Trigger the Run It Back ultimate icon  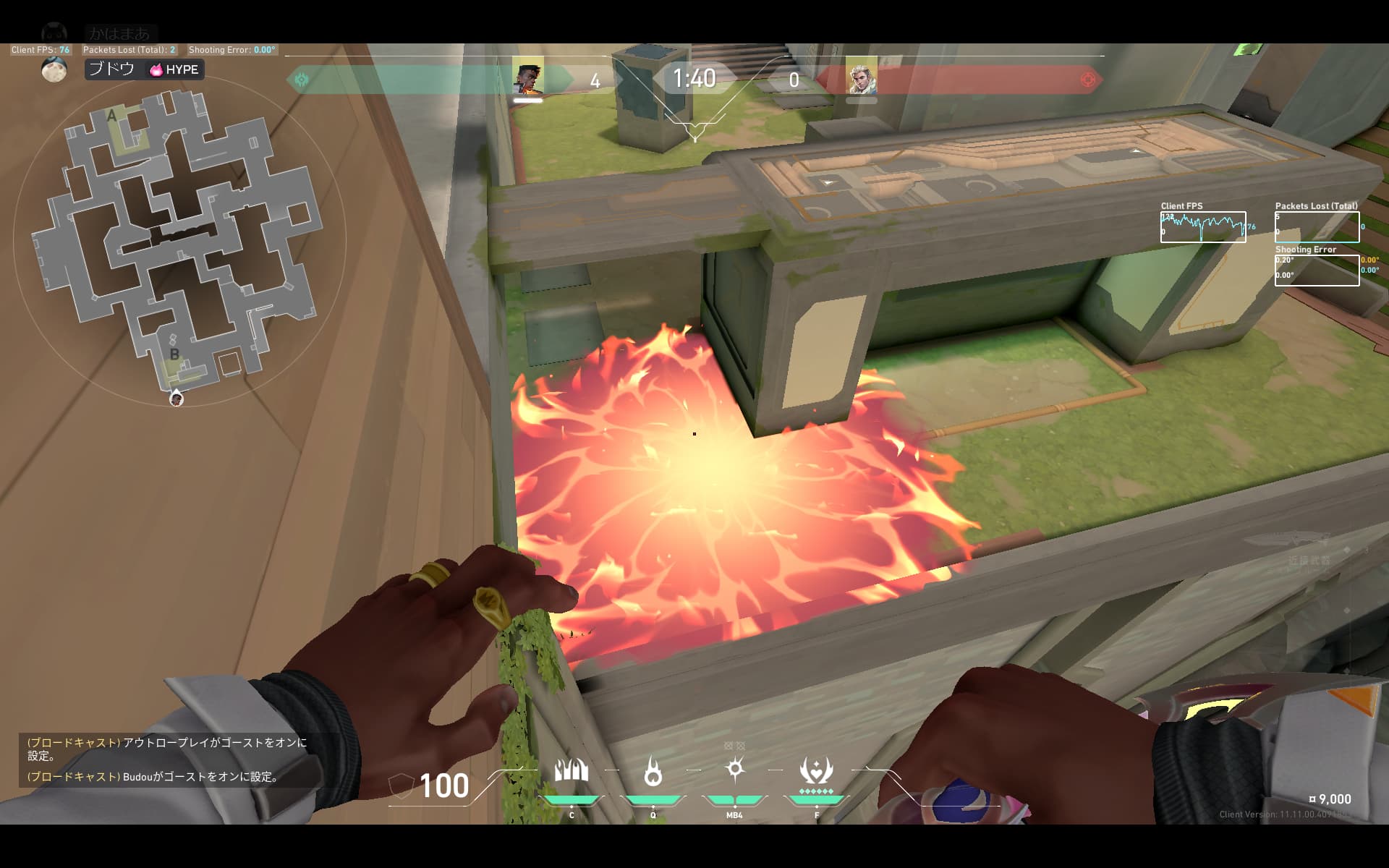(816, 771)
